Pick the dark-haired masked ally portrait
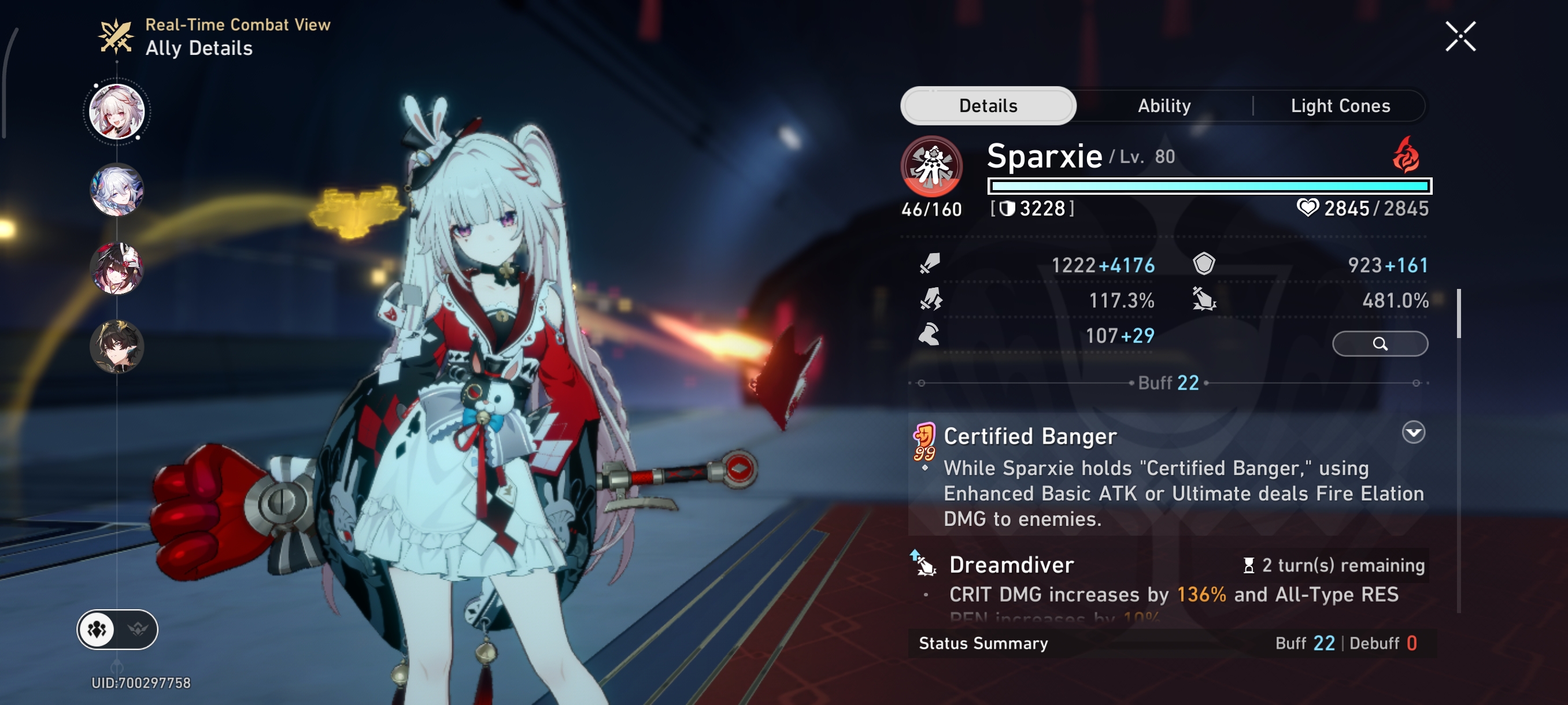The height and width of the screenshot is (705, 1568). coord(117,268)
